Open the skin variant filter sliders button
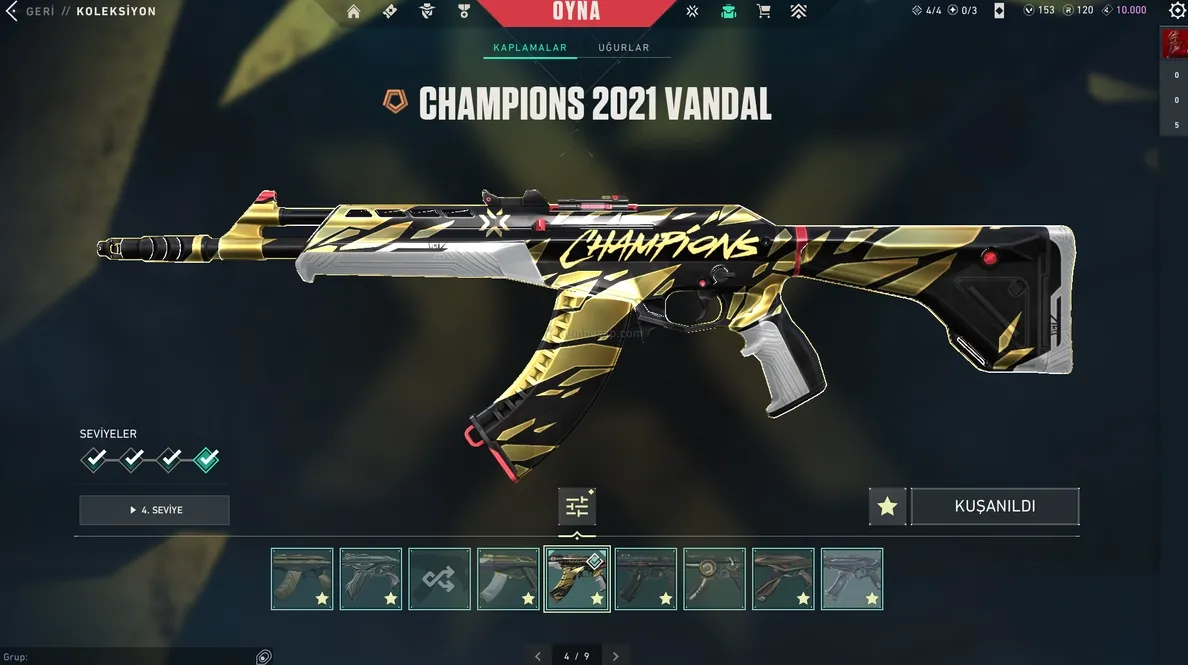The height and width of the screenshot is (665, 1188). 577,507
